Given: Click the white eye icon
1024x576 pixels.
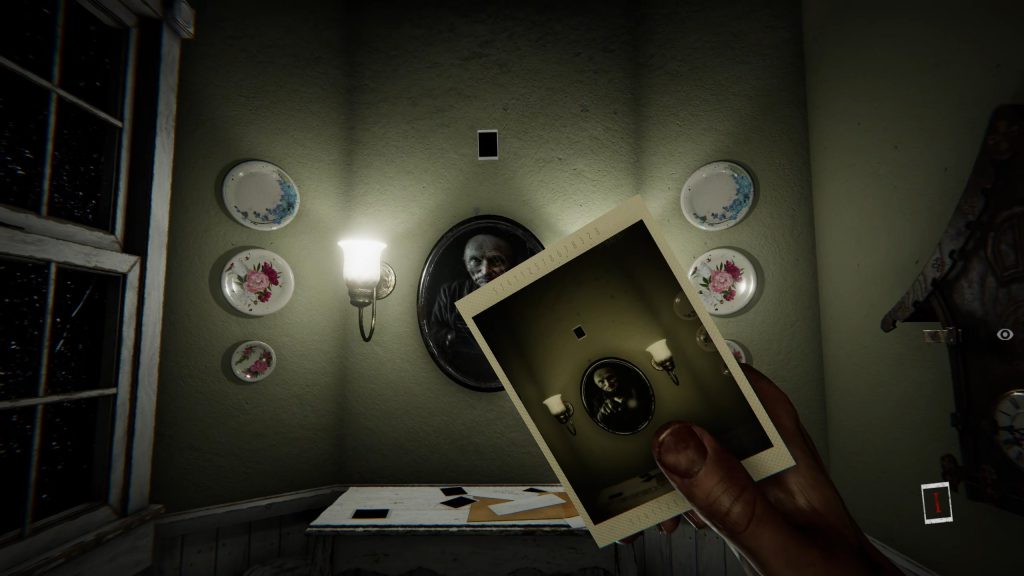Looking at the screenshot, I should click(x=1005, y=335).
